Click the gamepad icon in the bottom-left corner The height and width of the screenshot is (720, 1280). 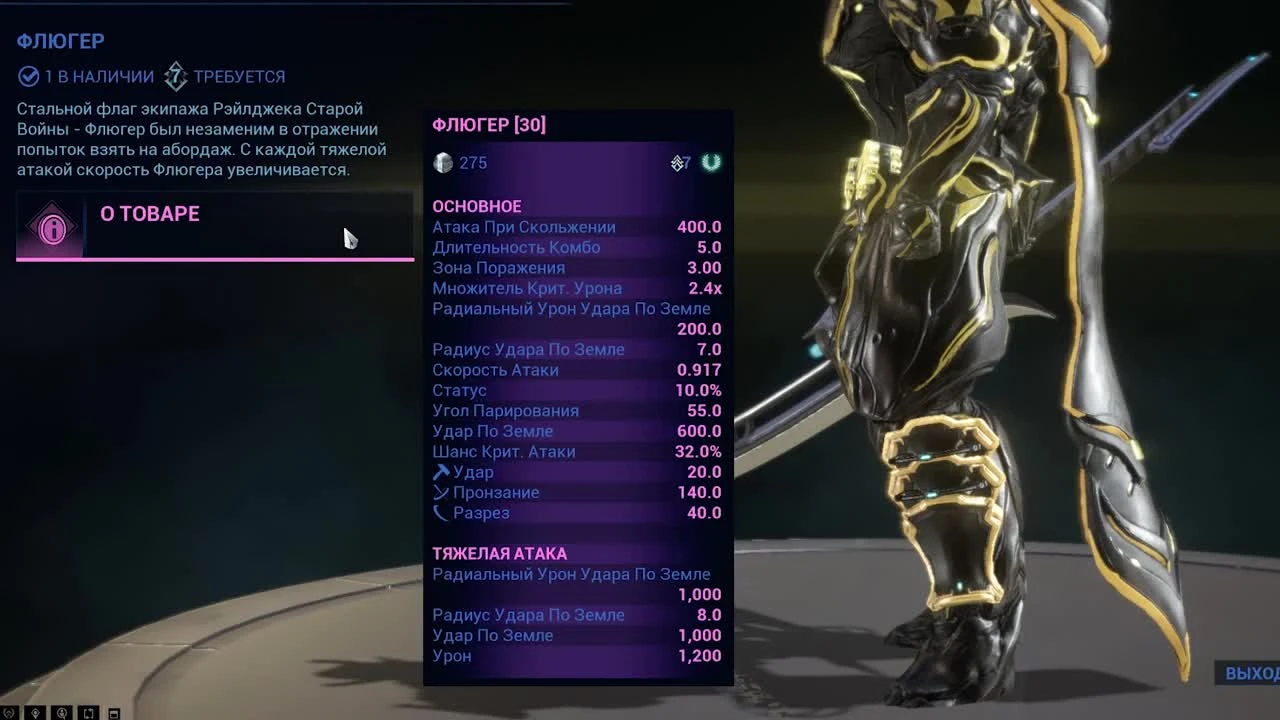(8, 712)
